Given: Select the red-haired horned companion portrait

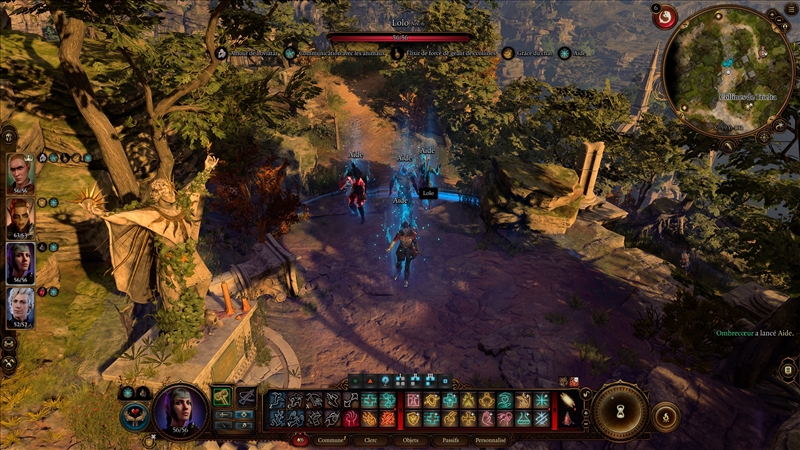Looking at the screenshot, I should coord(21,219).
